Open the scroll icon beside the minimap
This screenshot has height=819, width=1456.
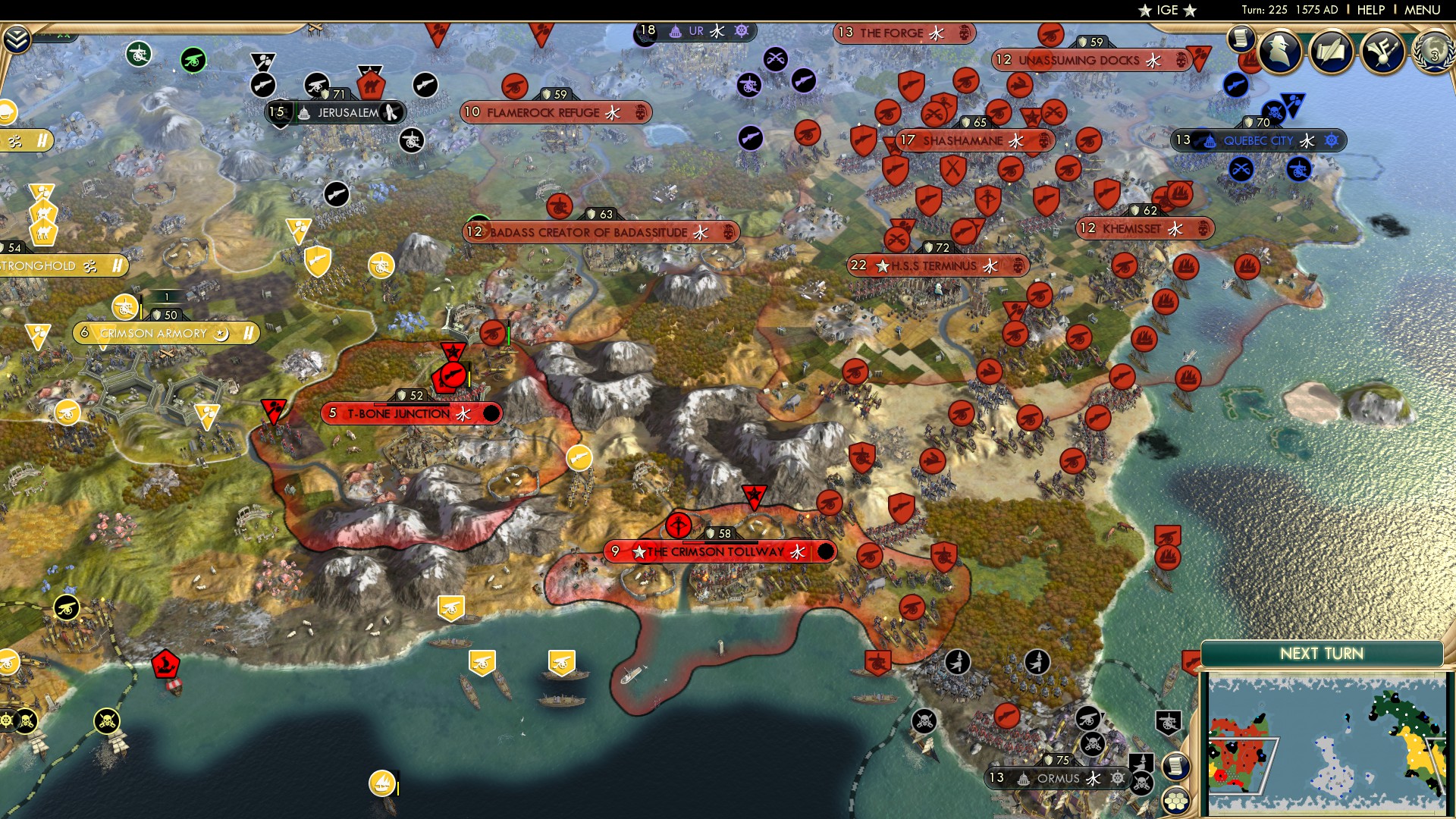coord(1175,766)
